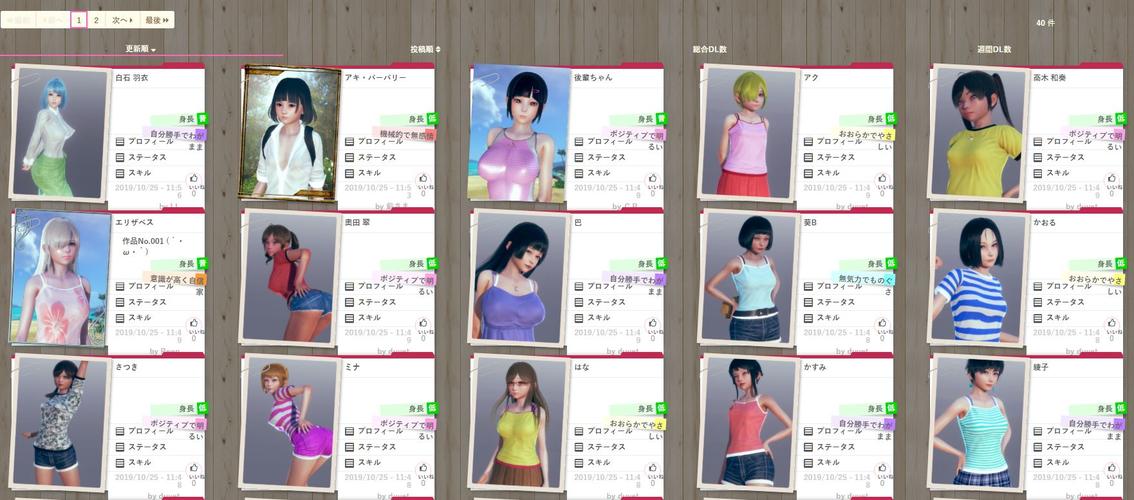The height and width of the screenshot is (500, 1134).
Task: Show プロフィール for the アク card
Action: (x=837, y=142)
